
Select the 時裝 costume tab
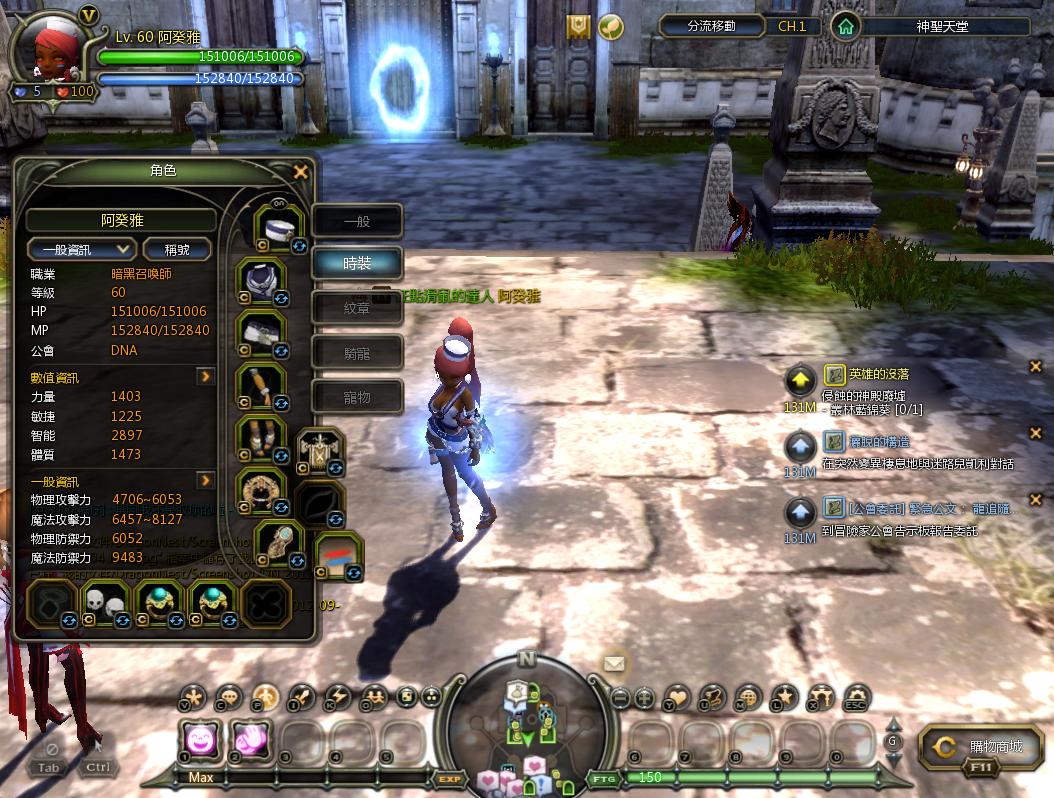pos(357,264)
